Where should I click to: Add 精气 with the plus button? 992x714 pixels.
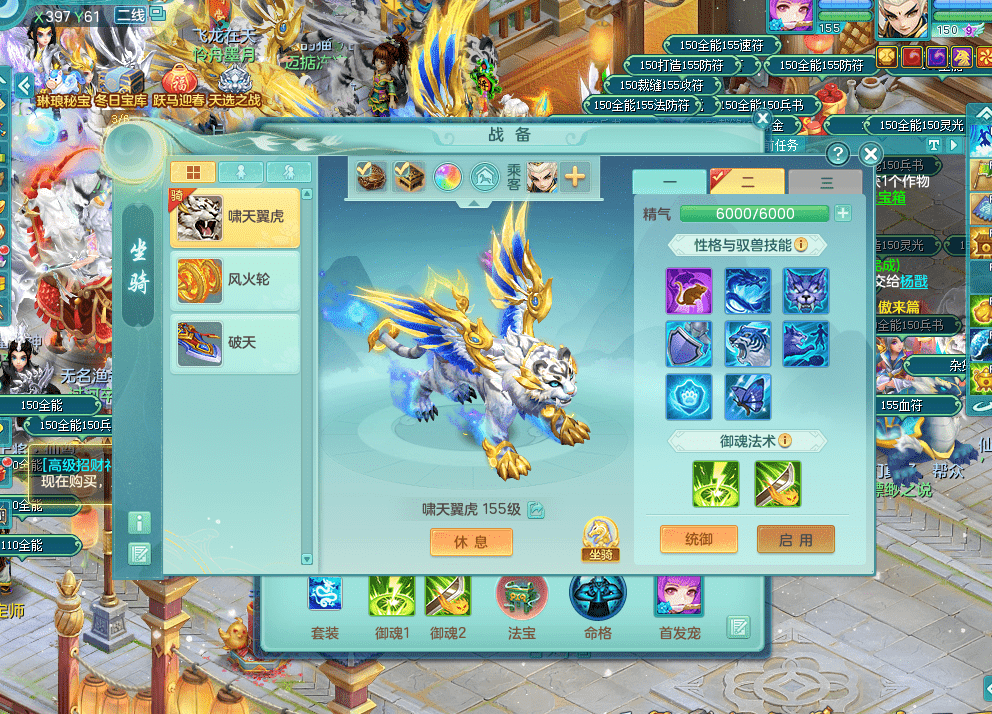click(843, 213)
